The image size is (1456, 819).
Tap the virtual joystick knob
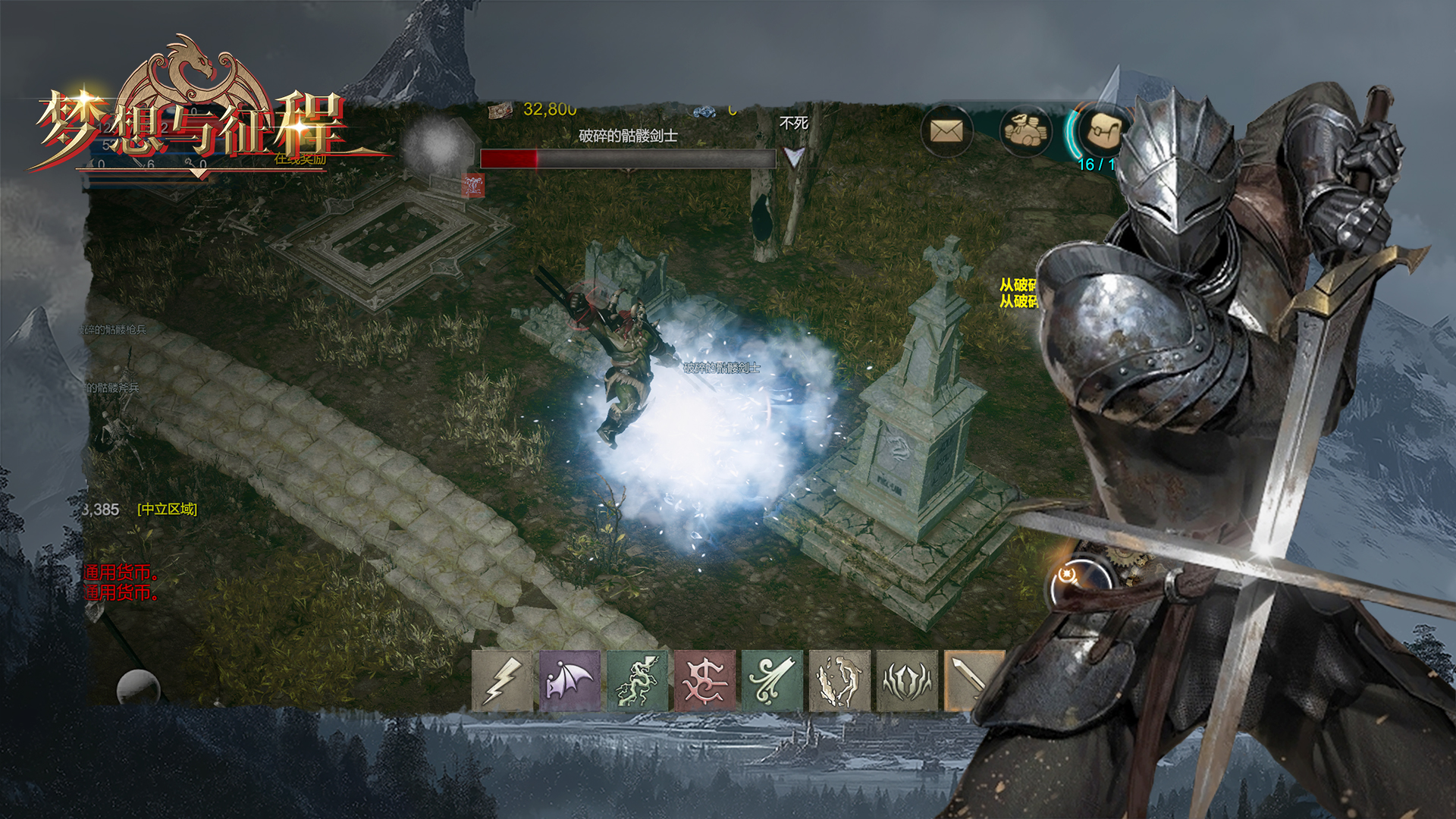pos(138,688)
